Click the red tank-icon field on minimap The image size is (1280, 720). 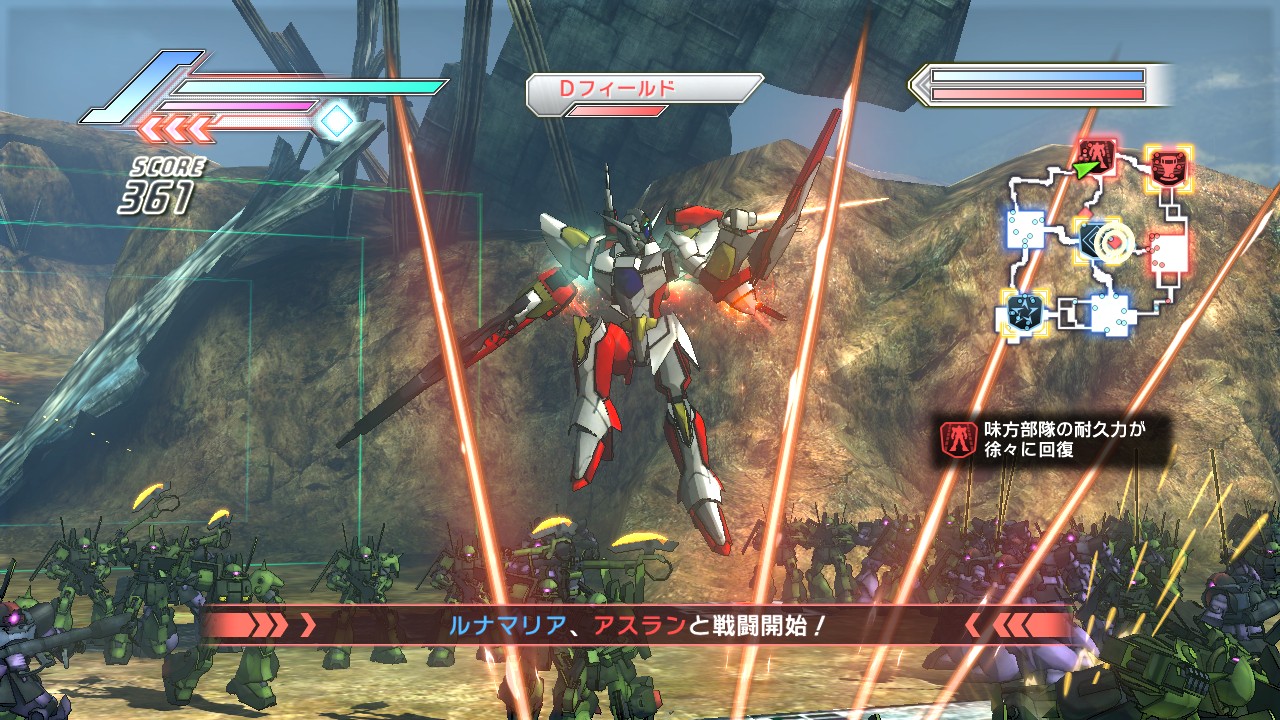[1166, 167]
